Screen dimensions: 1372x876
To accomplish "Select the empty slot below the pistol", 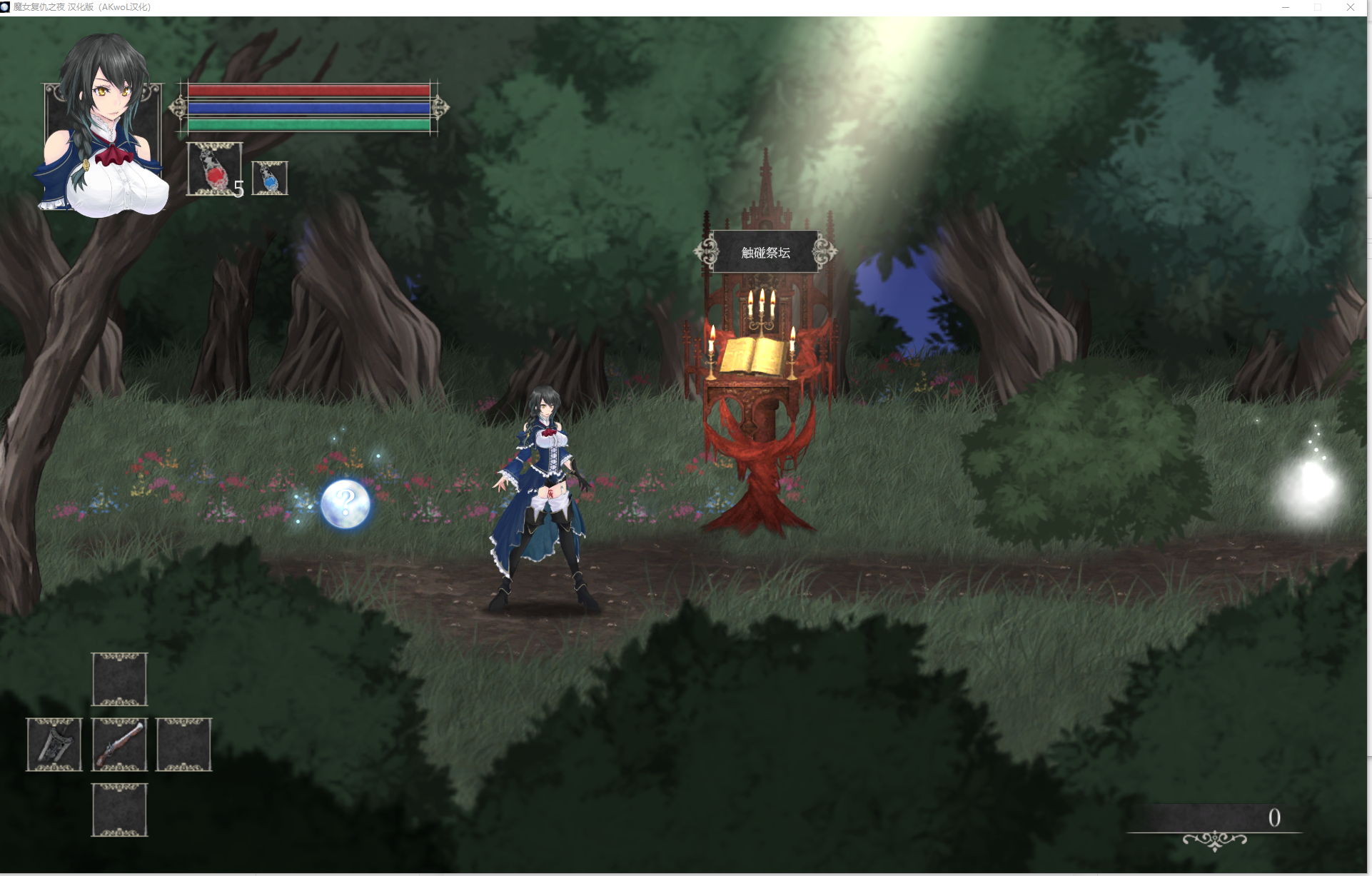I will point(118,809).
